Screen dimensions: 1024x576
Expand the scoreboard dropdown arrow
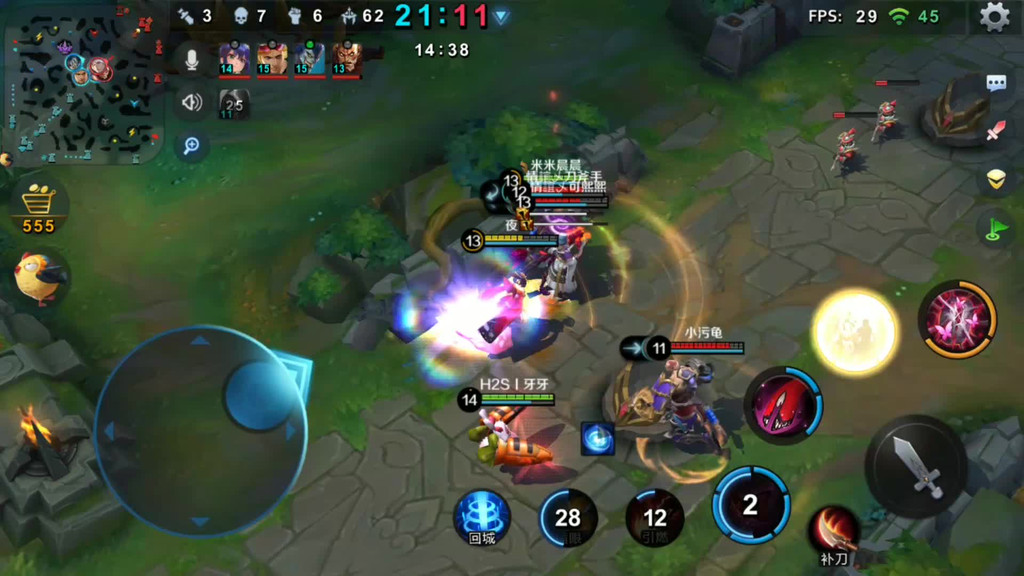[x=501, y=16]
